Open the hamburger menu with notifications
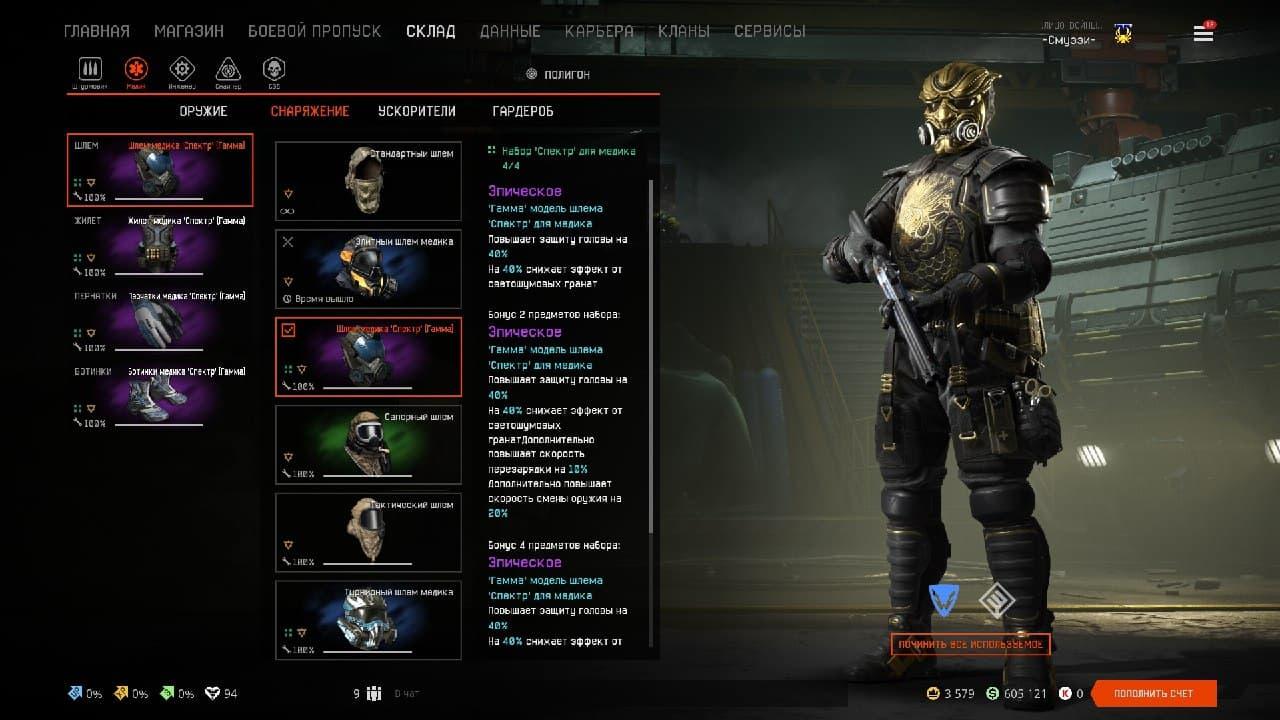 (x=1203, y=34)
